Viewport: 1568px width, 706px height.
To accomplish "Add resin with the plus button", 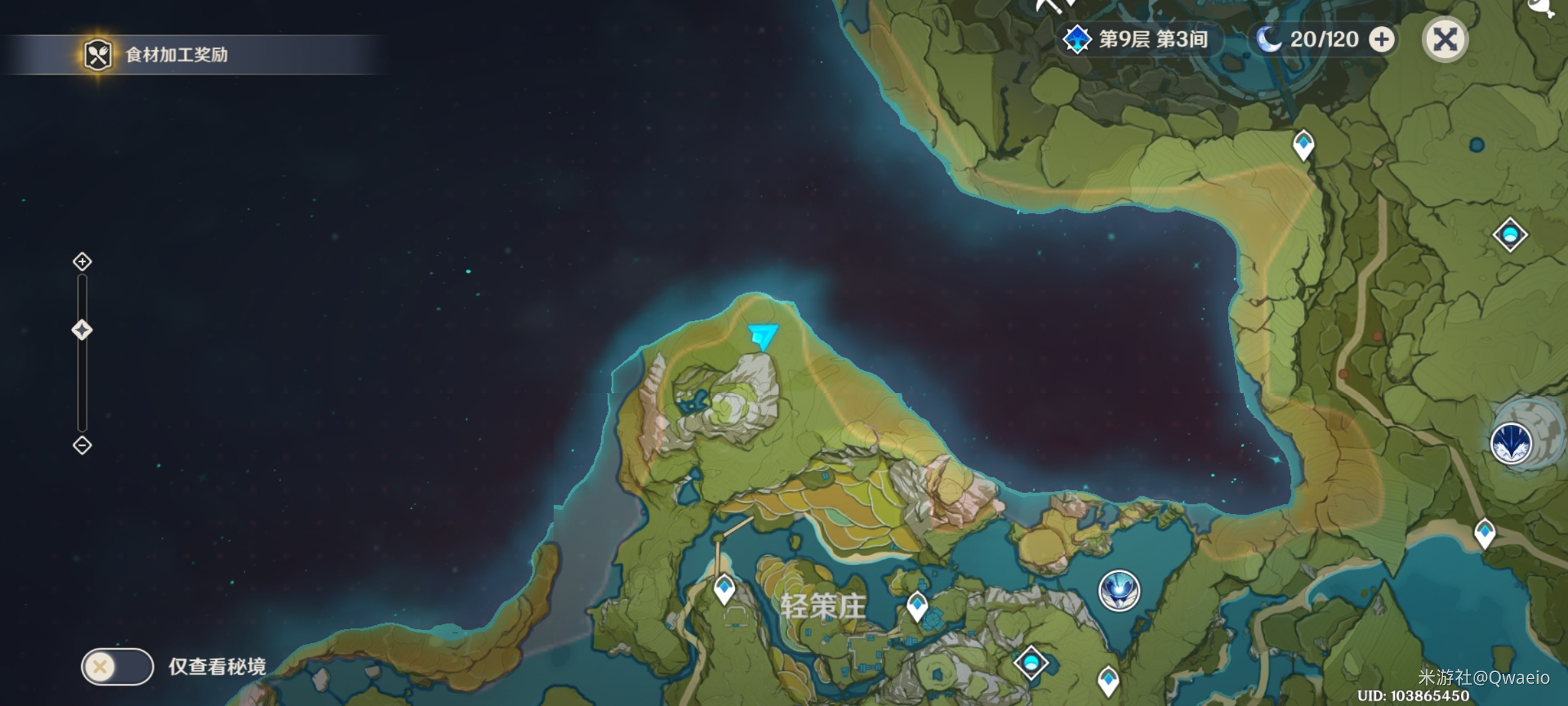I will click(1381, 40).
